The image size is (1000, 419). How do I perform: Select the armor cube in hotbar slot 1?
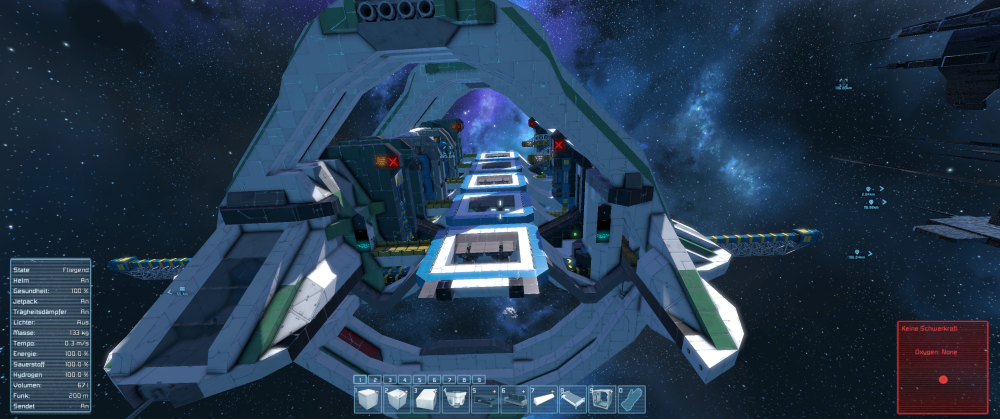click(369, 398)
